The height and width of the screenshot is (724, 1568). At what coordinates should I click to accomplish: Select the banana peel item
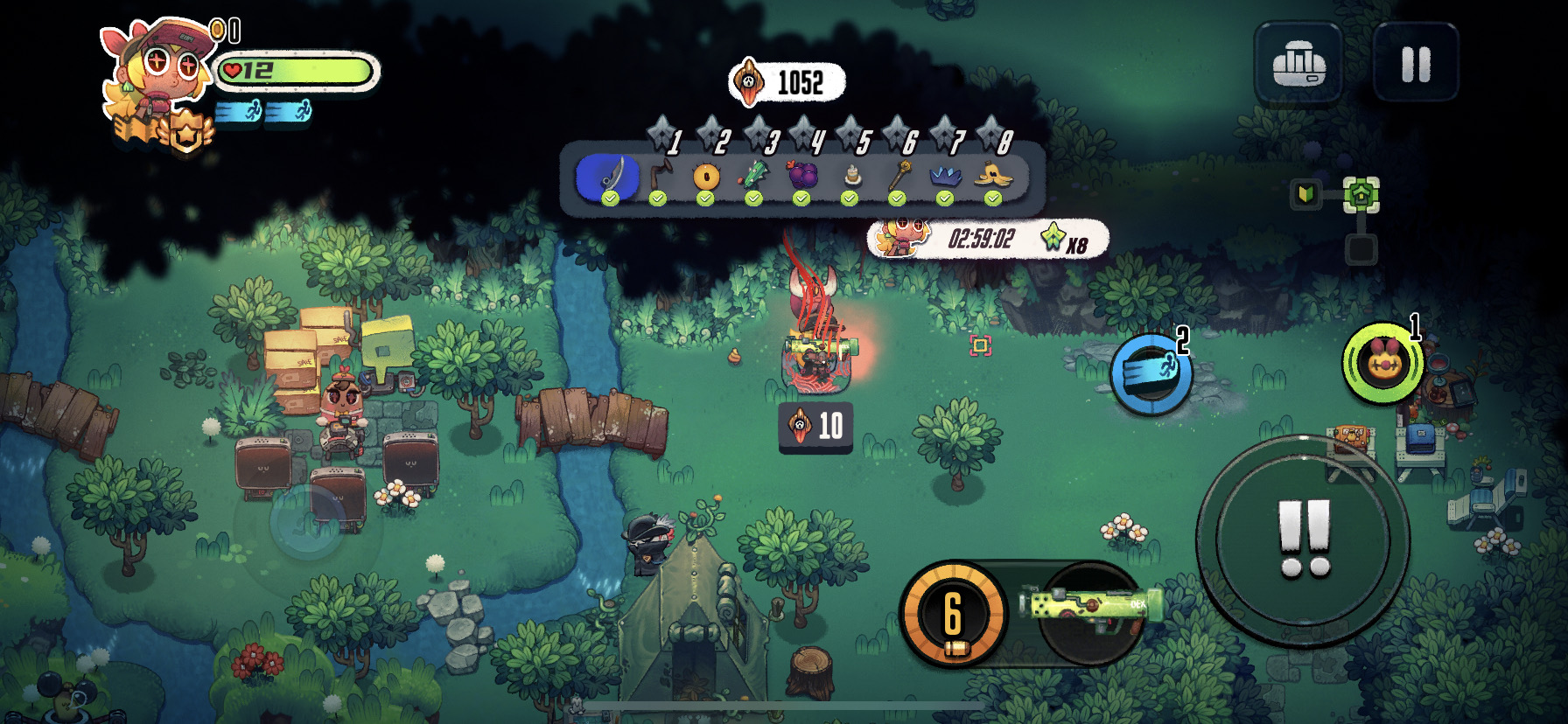coord(993,177)
